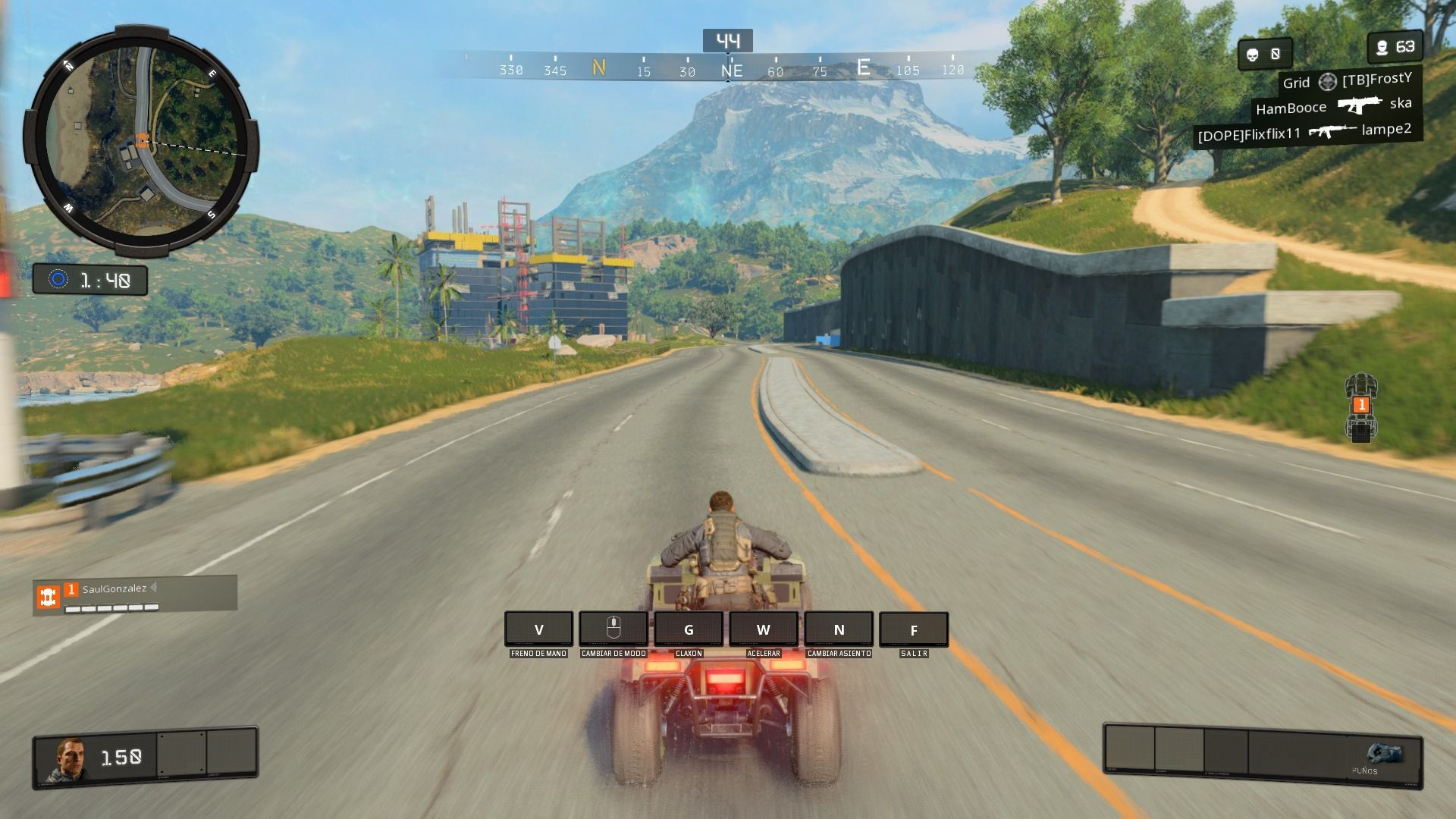The image size is (1456, 819).
Task: Select the Grid and [TB]FrostY kill feed entry
Action: point(1346,81)
